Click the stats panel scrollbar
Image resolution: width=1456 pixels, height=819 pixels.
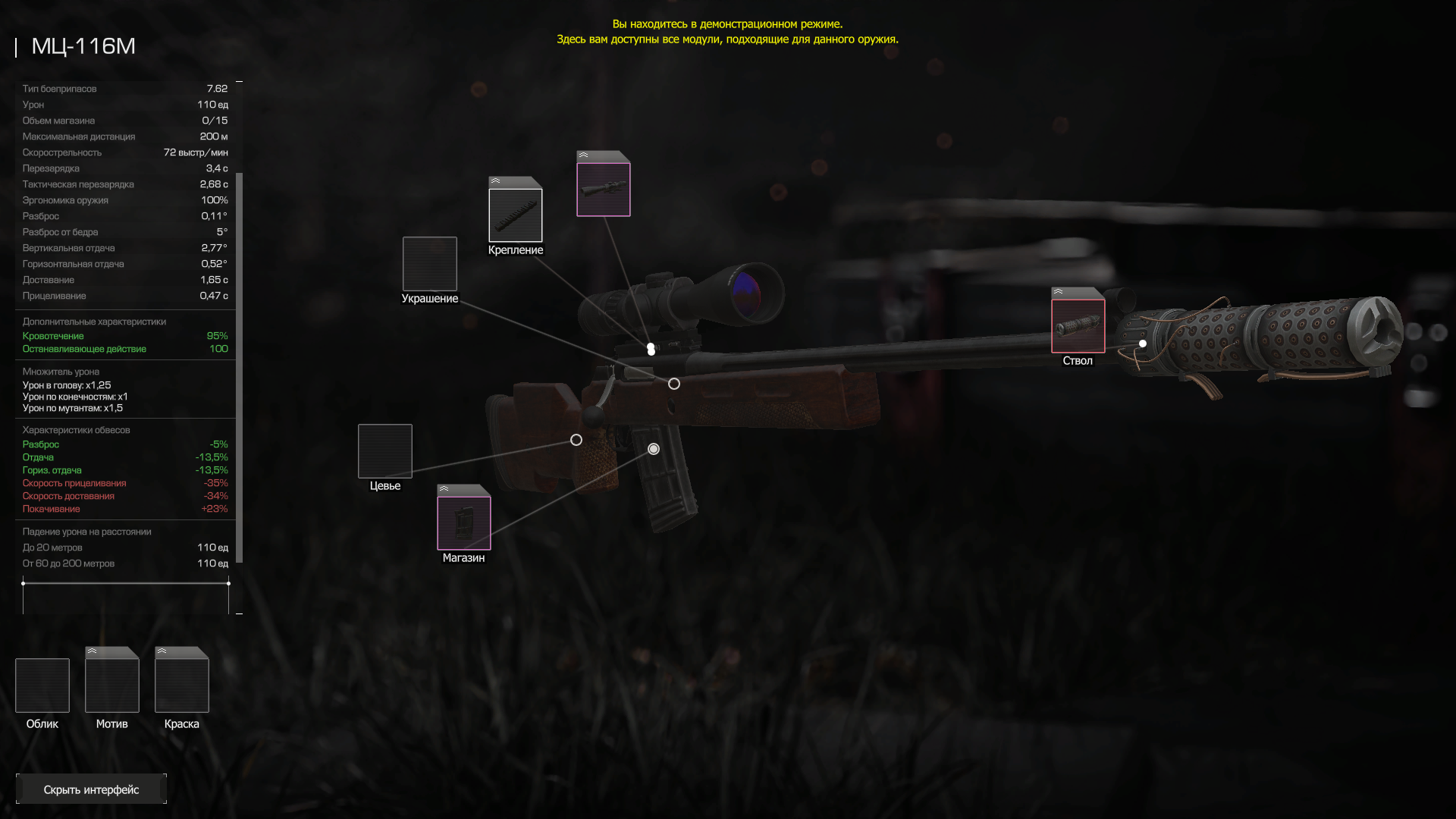coord(240,367)
